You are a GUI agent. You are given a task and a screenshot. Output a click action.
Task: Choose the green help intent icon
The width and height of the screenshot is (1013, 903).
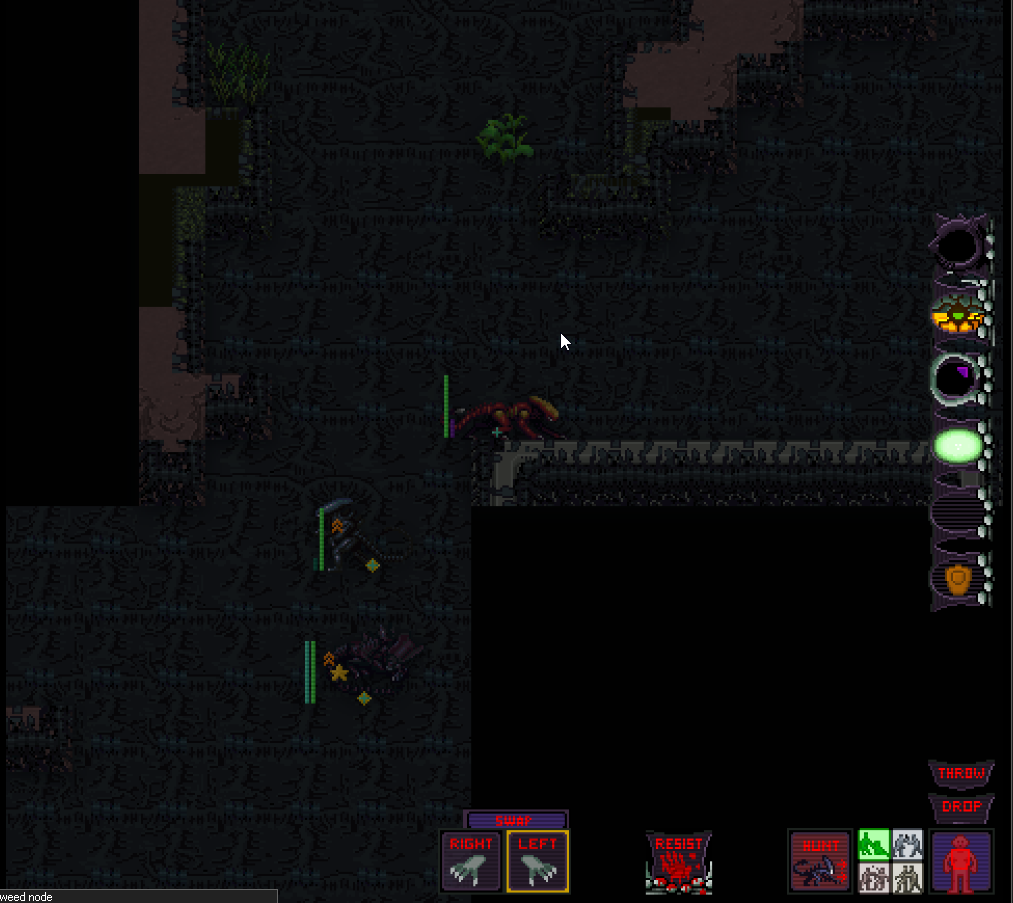(x=874, y=845)
